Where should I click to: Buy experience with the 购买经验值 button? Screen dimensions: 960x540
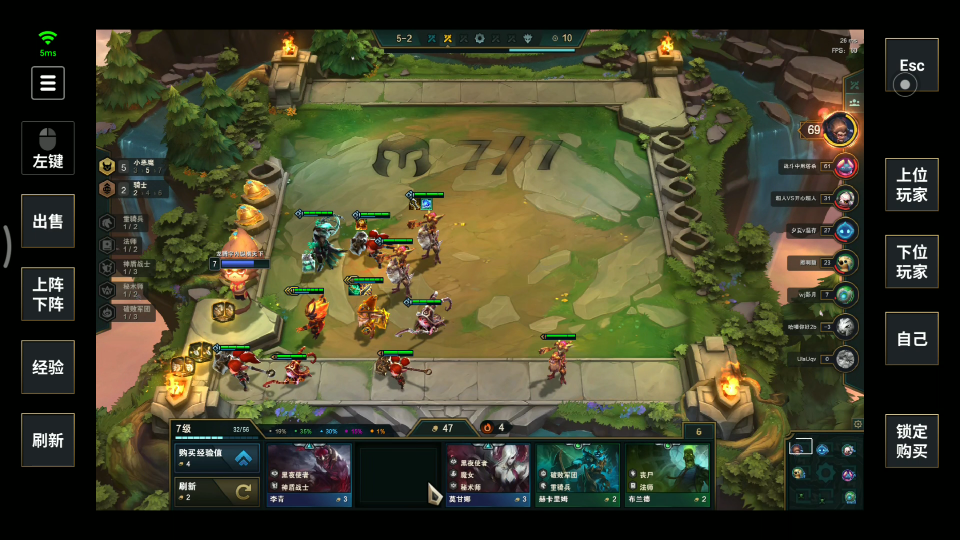[217, 458]
